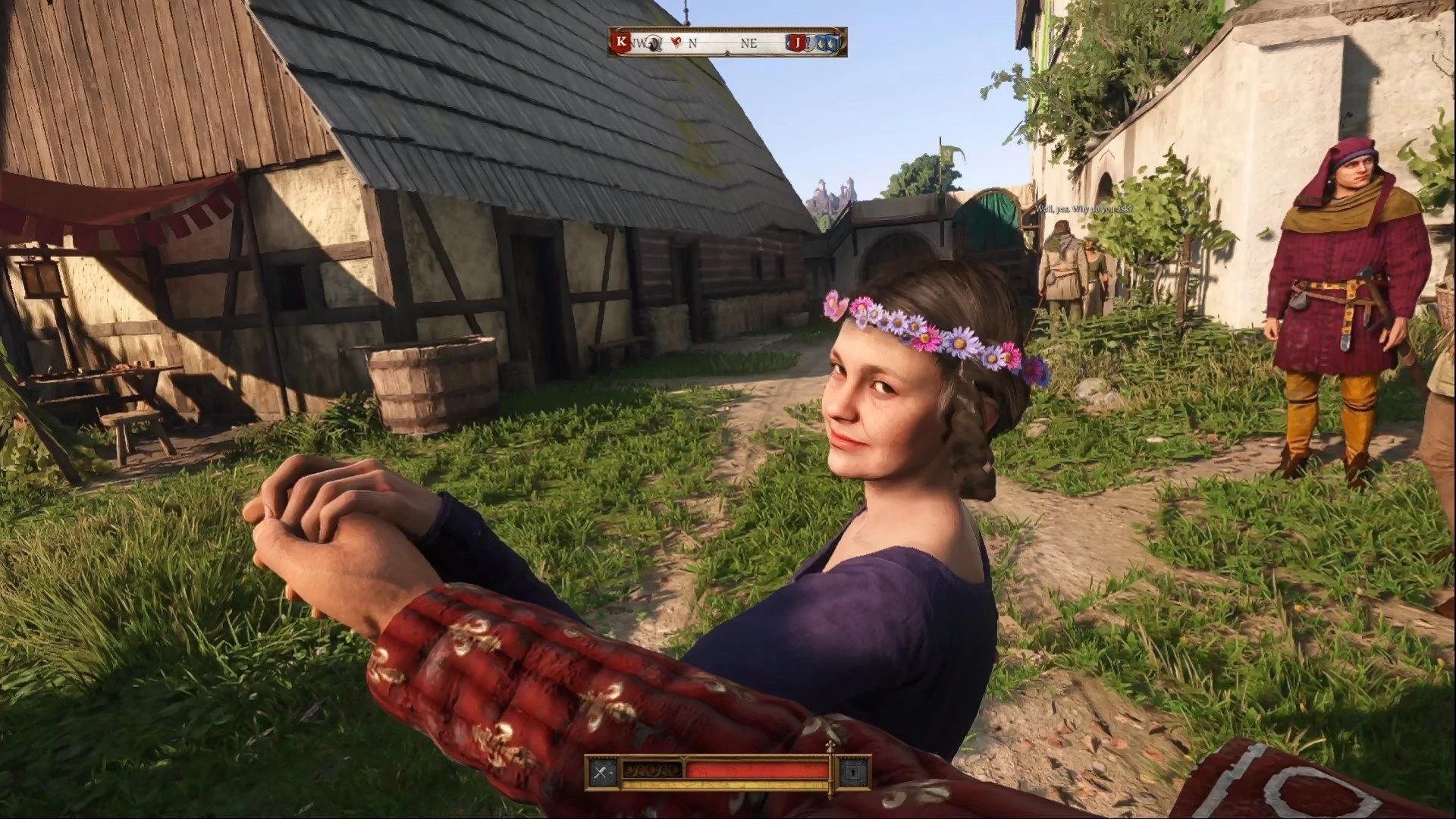This screenshot has width=1456, height=819.
Task: Click the horse head marker on compass
Action: point(655,43)
